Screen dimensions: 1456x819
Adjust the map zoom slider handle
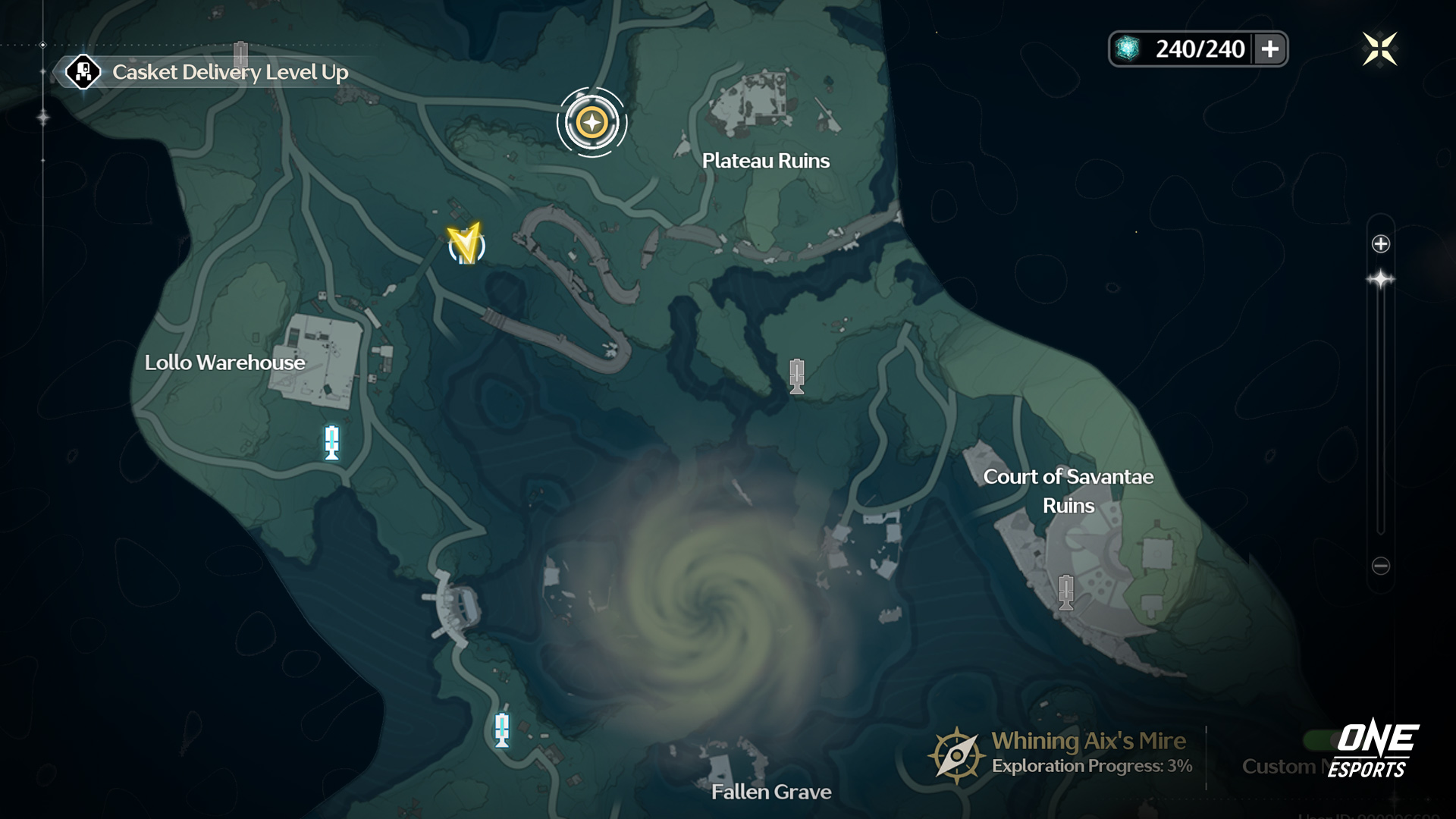[x=1381, y=280]
